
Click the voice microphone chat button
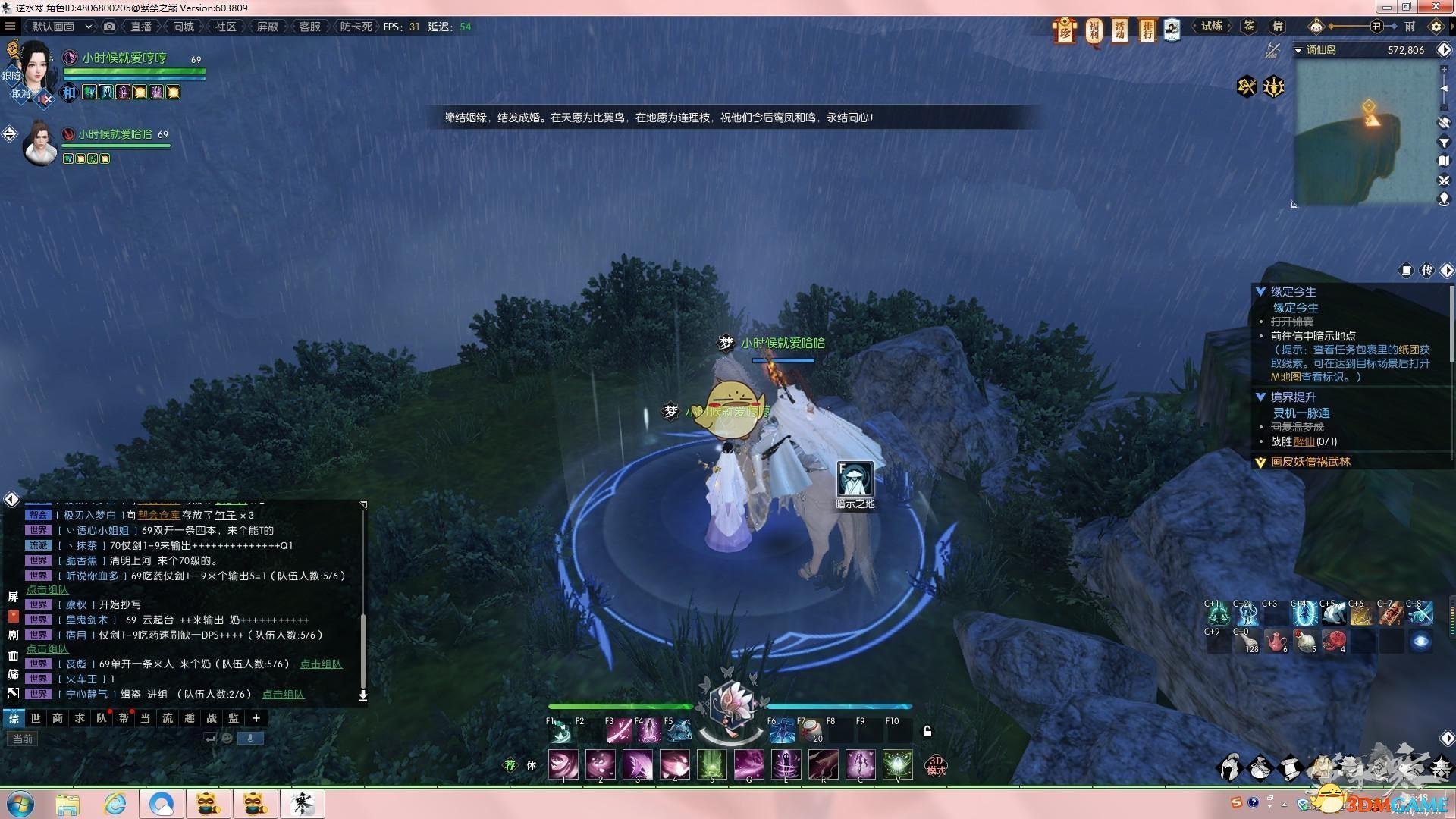point(250,738)
